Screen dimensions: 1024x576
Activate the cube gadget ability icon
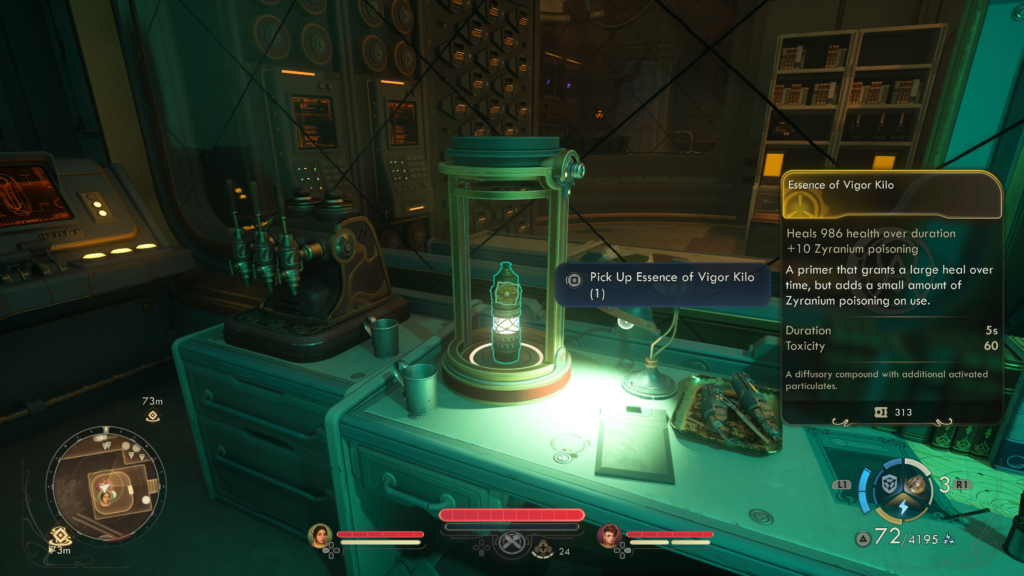[x=888, y=484]
